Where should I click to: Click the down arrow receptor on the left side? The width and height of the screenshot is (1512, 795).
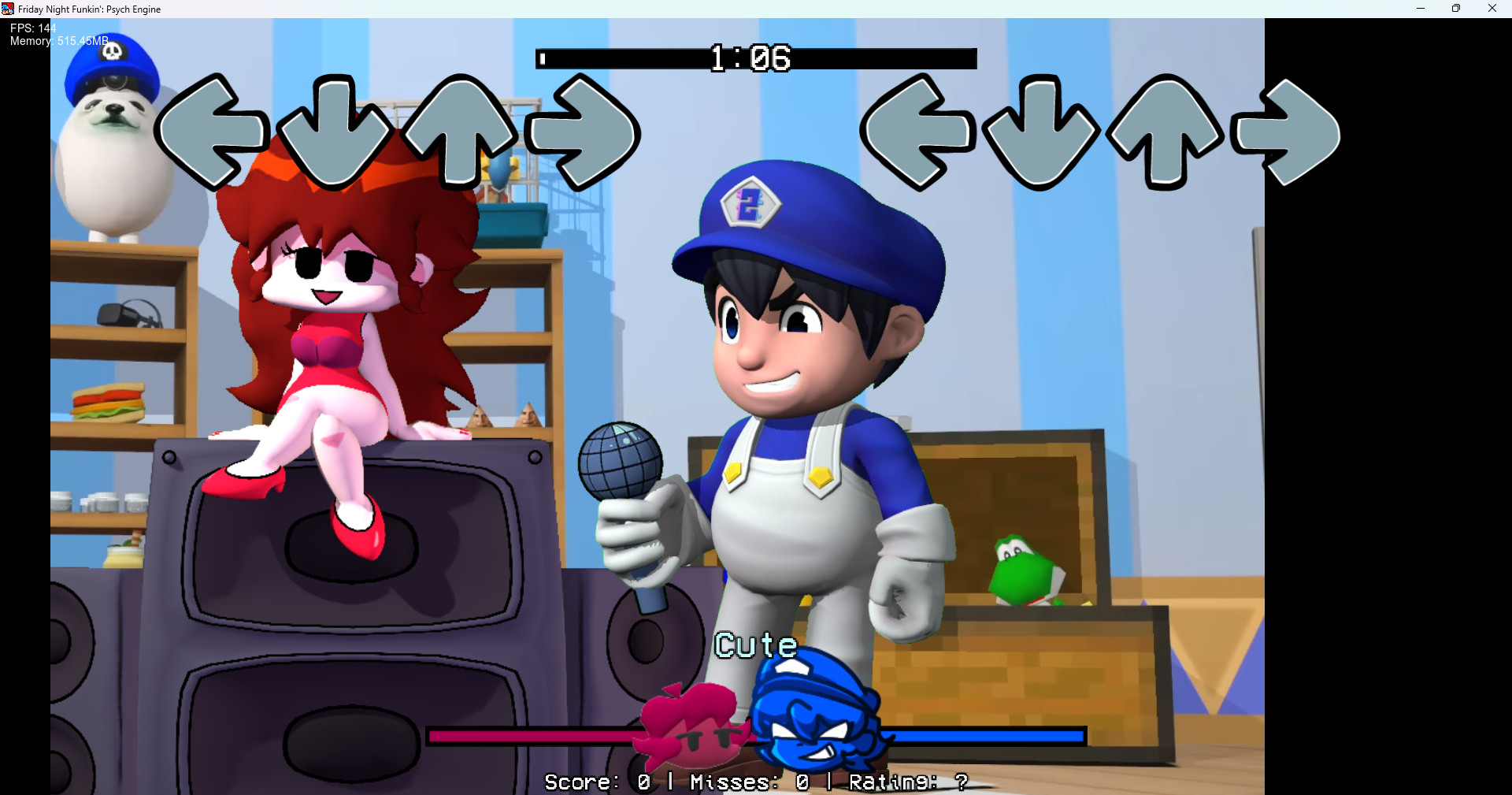pos(334,134)
